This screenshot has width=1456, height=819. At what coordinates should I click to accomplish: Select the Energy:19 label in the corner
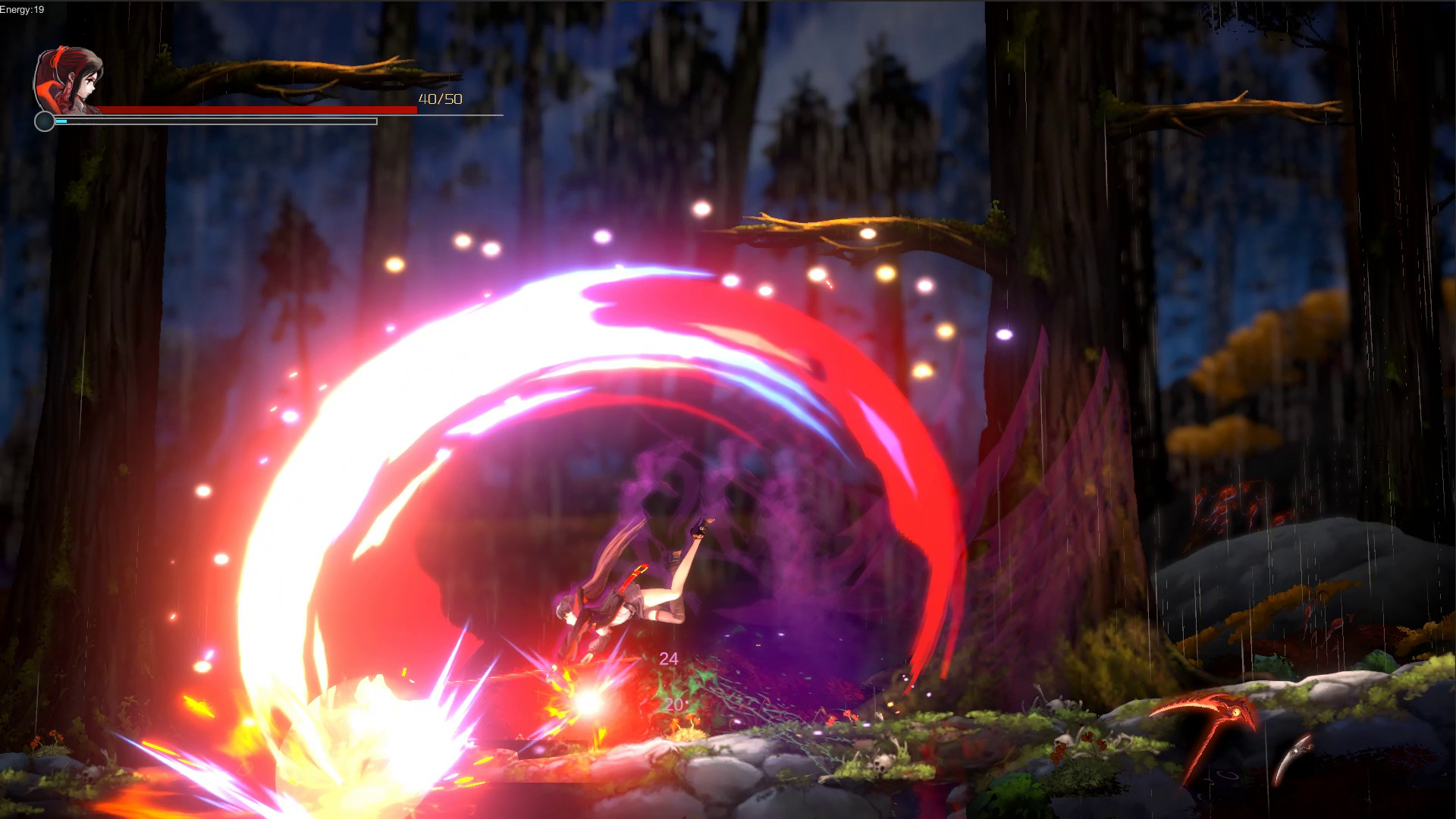[20, 11]
